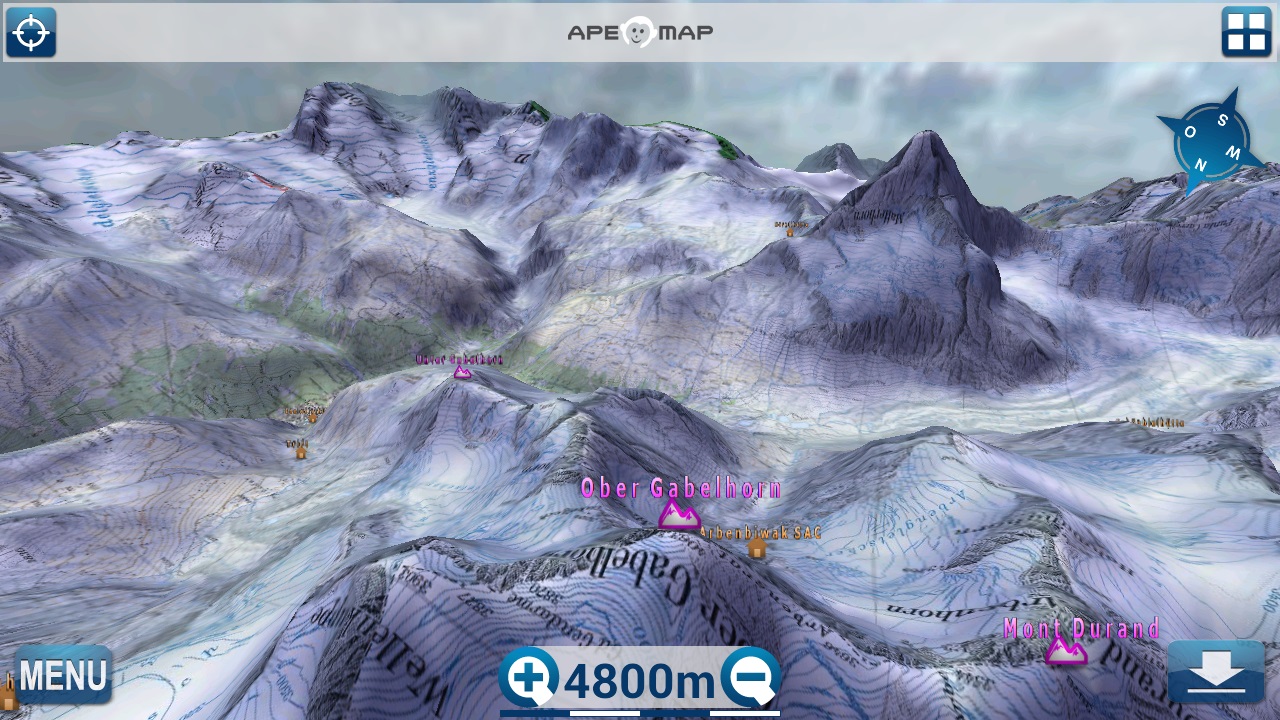Open the MENU button
1280x720 pixels.
[62, 675]
